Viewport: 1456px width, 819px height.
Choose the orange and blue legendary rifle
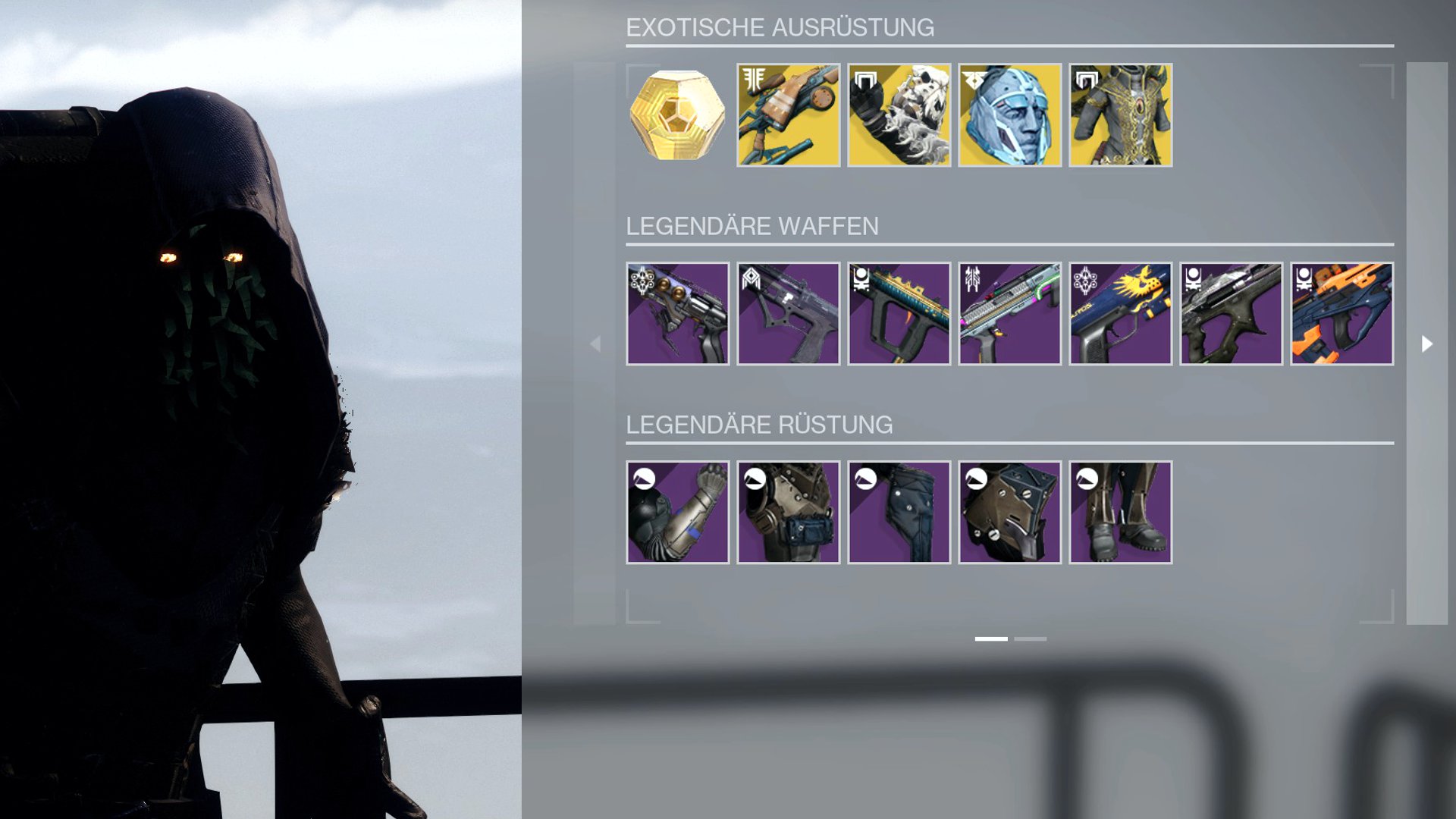click(1341, 314)
